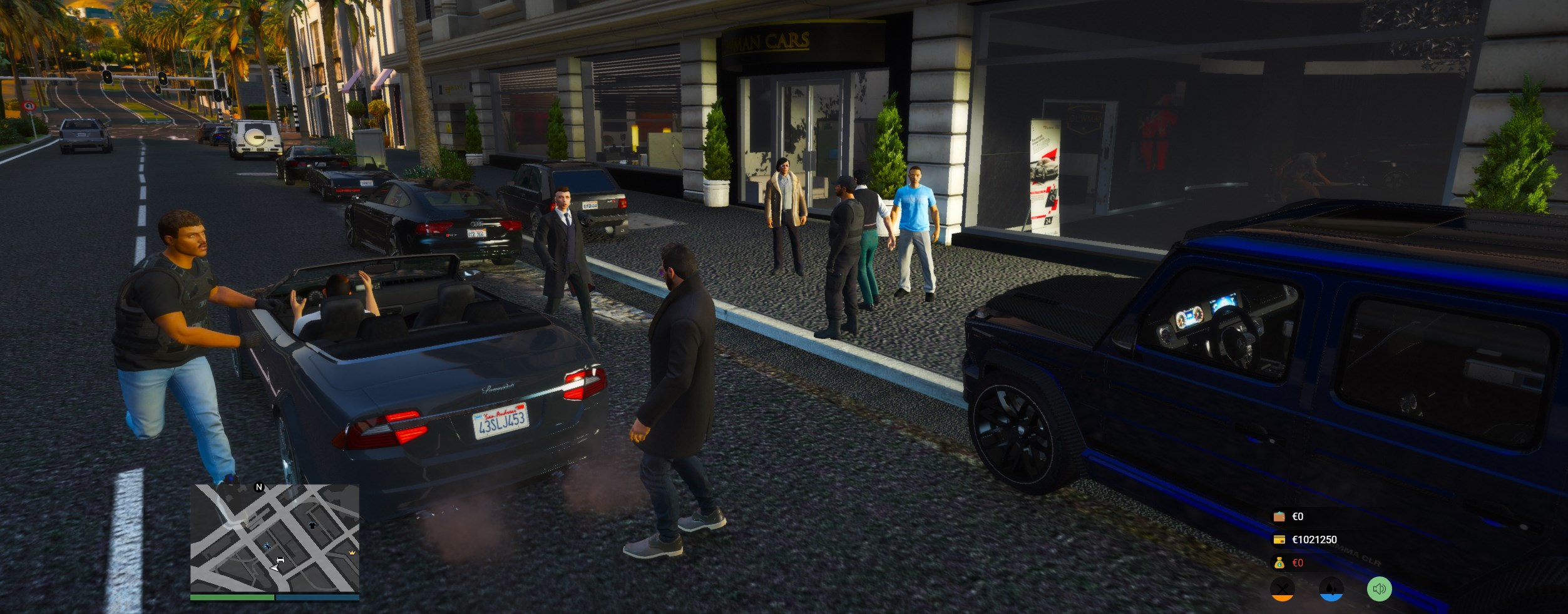Select the gold crown marker on minimap
1568x614 pixels.
[352, 553]
